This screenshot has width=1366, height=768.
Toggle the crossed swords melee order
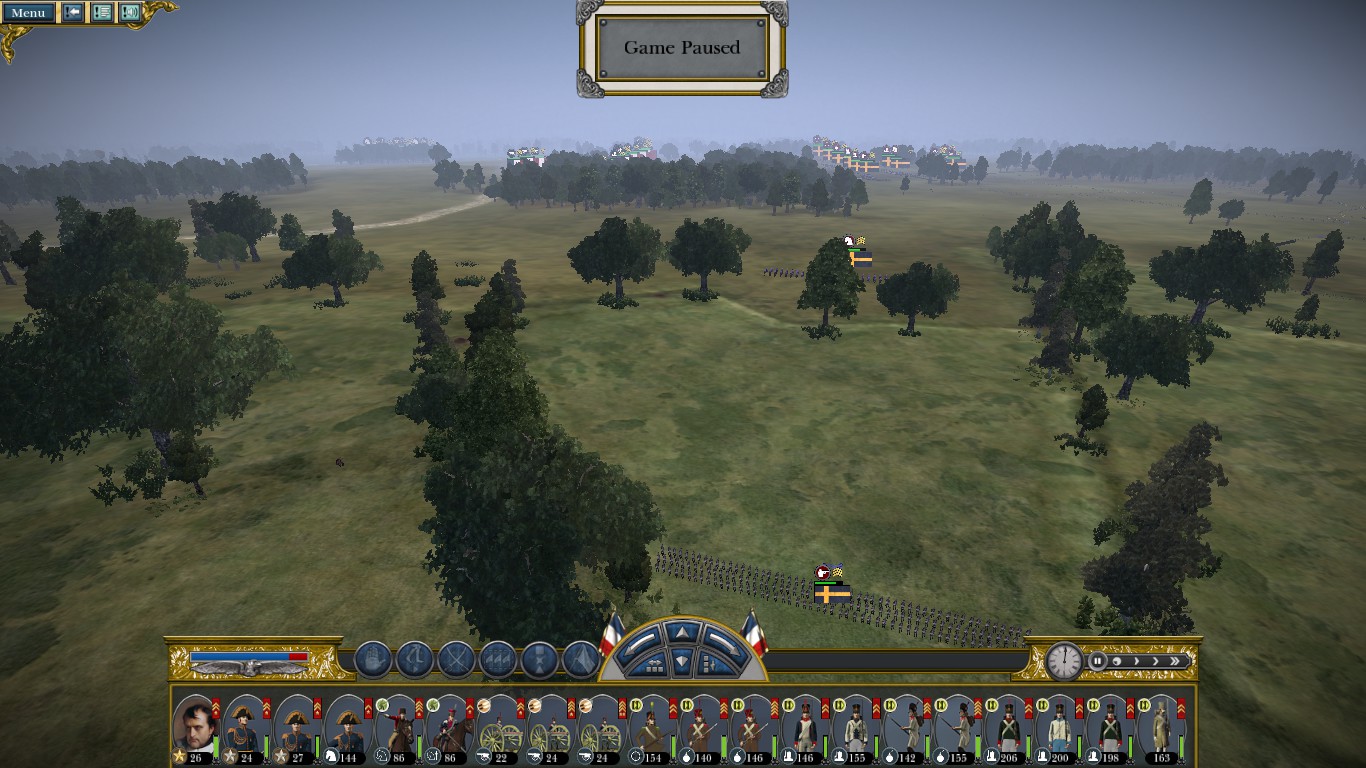pyautogui.click(x=456, y=660)
